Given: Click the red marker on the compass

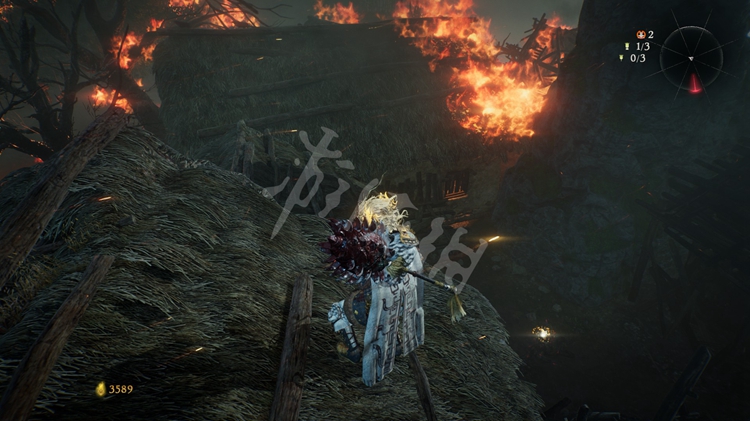Looking at the screenshot, I should pos(694,84).
